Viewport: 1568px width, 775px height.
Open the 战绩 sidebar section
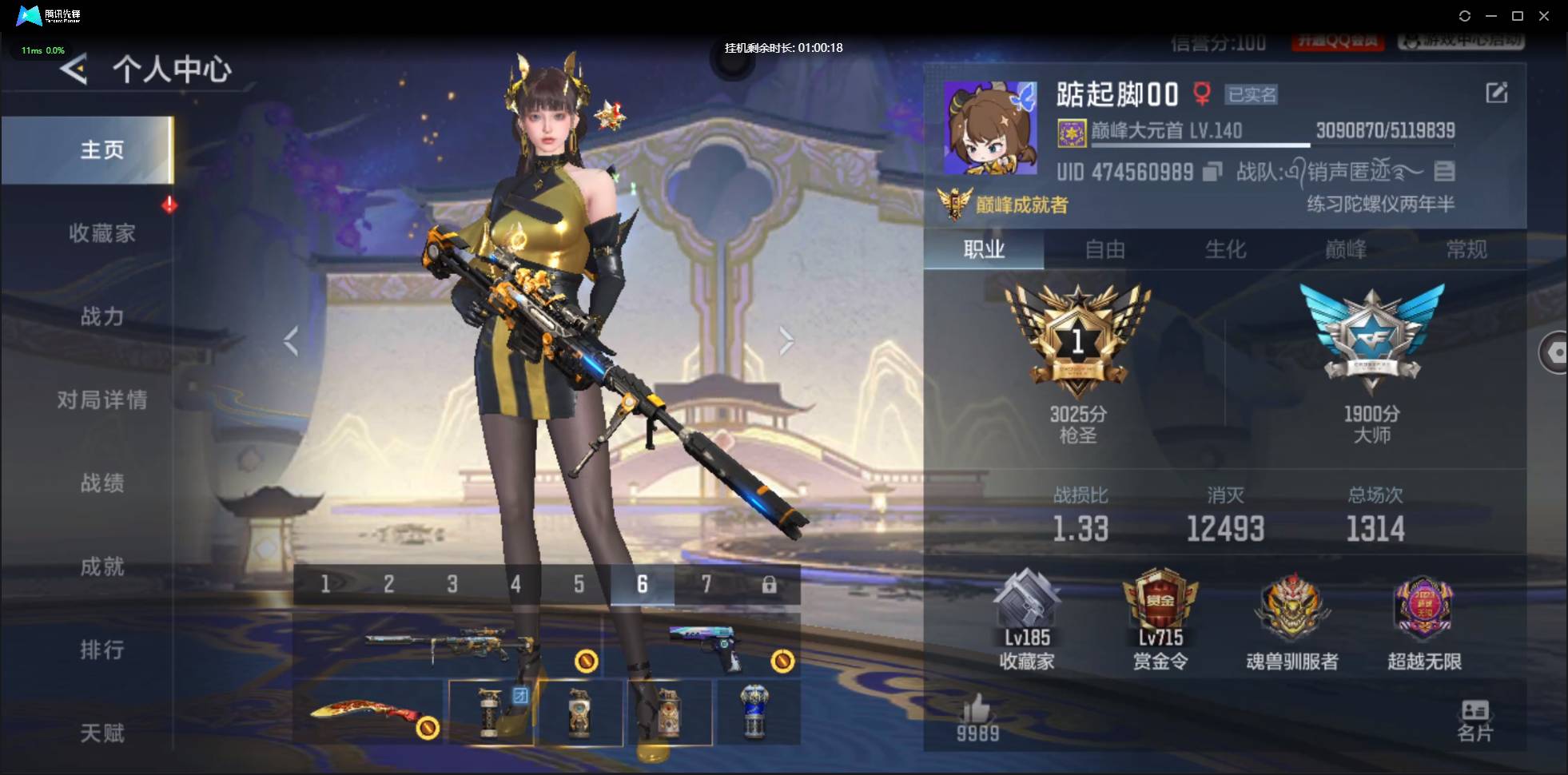[x=103, y=483]
